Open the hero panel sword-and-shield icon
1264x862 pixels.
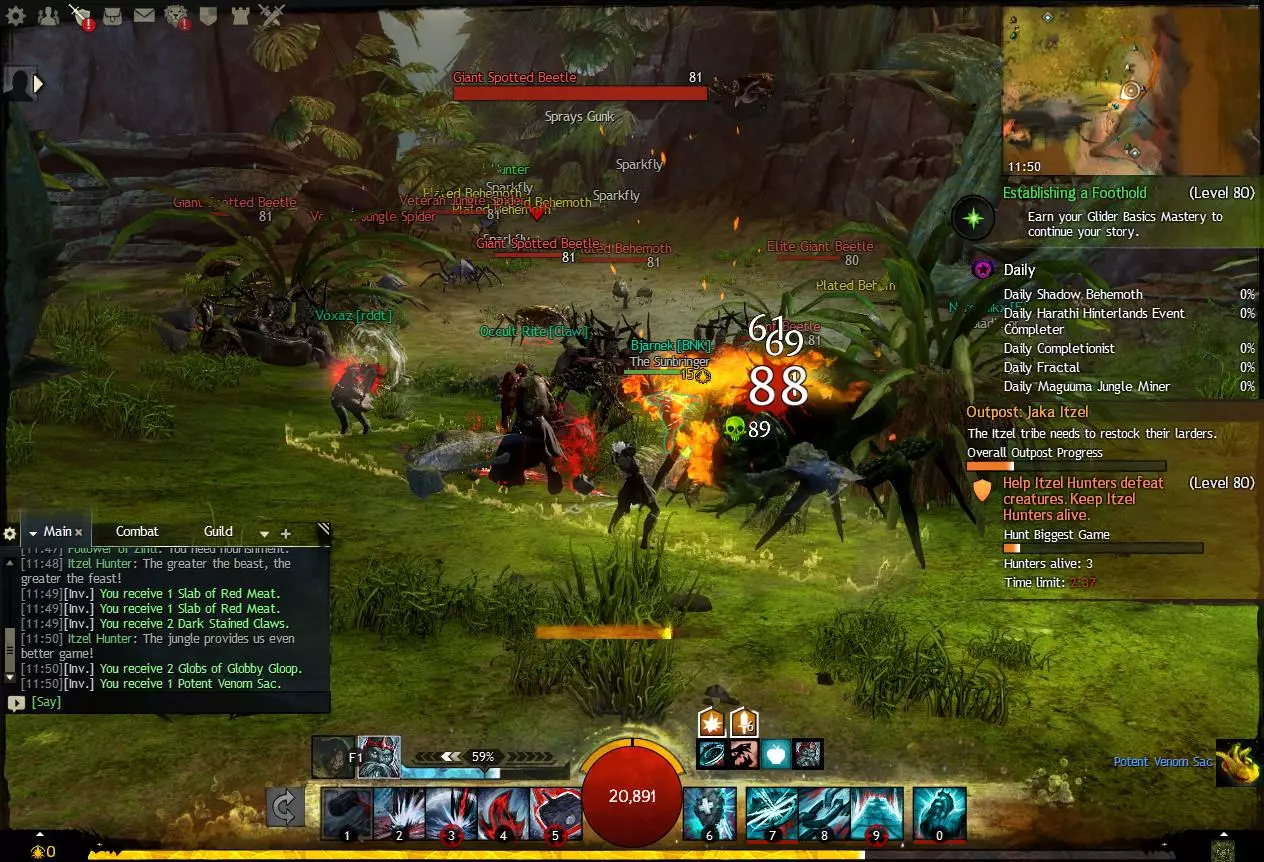[80, 15]
